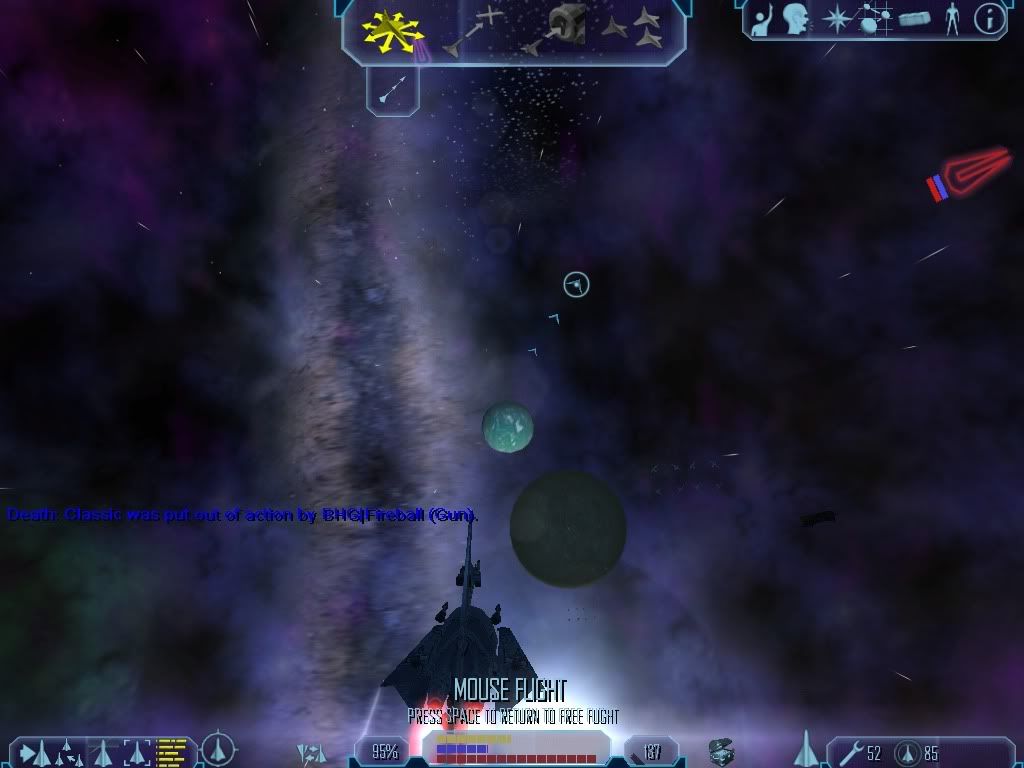Tractor in loot with the chest icon
1024x768 pixels.
pyautogui.click(x=722, y=751)
